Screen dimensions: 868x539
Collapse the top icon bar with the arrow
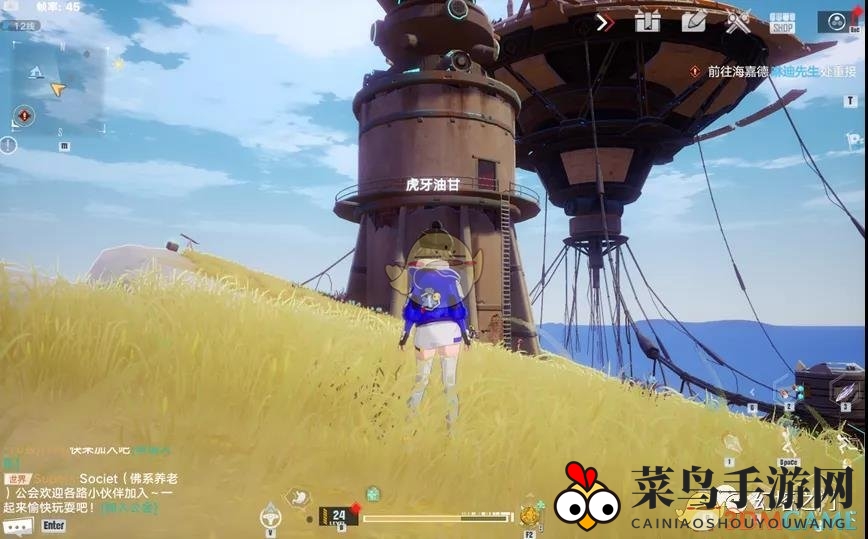(604, 22)
